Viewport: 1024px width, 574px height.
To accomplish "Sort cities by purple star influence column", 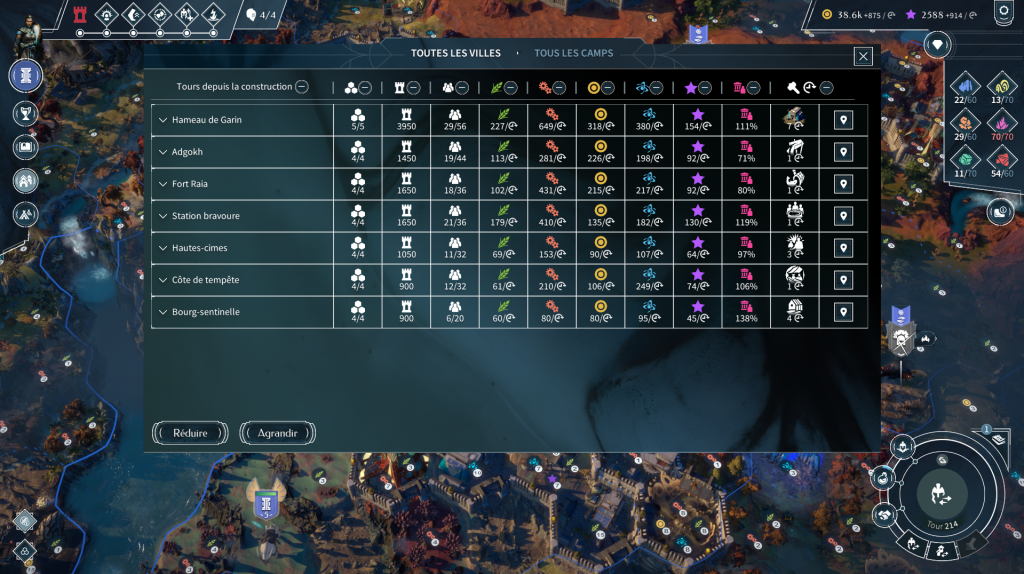I will (x=704, y=87).
